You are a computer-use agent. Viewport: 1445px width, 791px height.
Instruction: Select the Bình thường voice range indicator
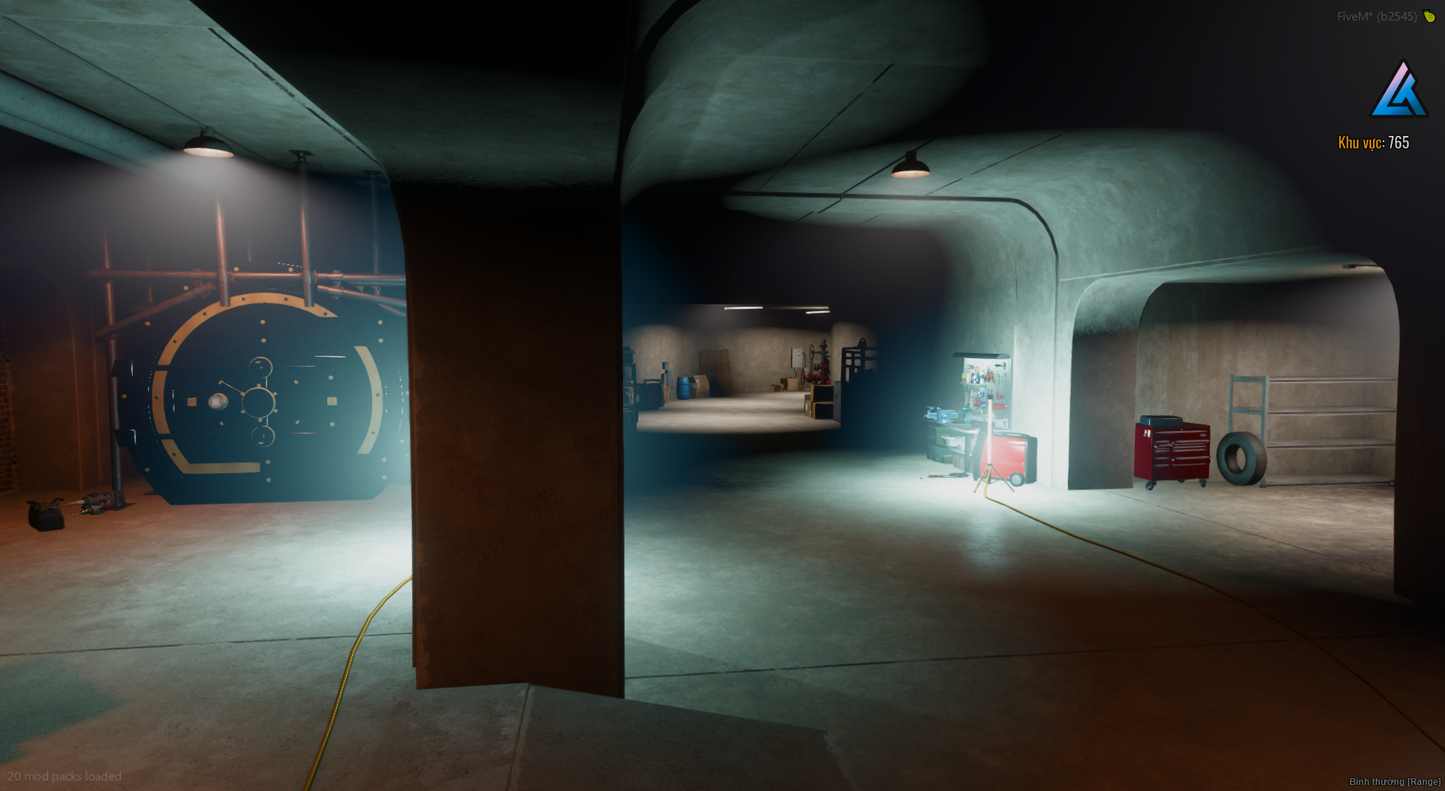(1394, 781)
